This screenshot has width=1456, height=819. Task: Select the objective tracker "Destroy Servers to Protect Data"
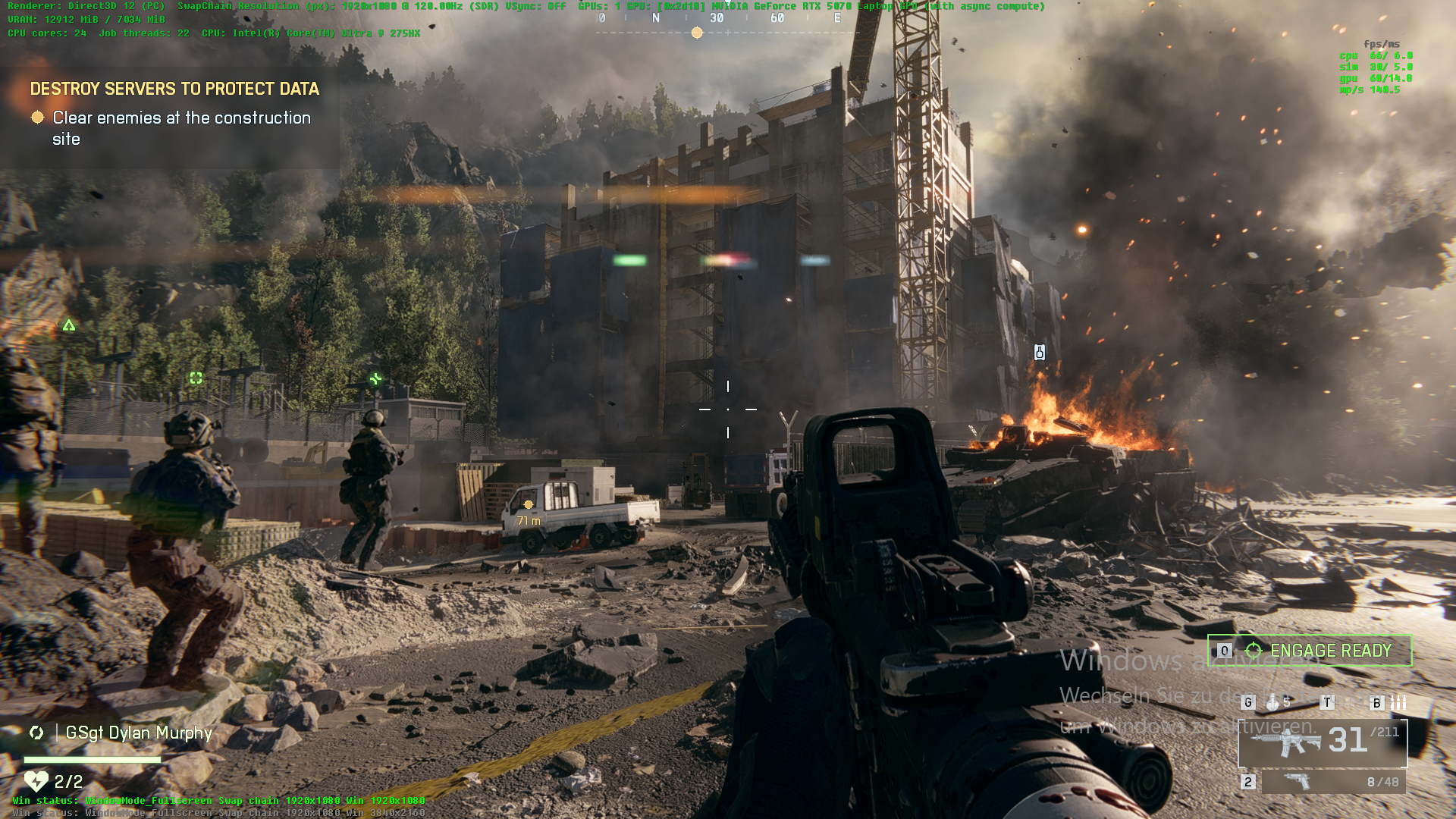coord(174,89)
